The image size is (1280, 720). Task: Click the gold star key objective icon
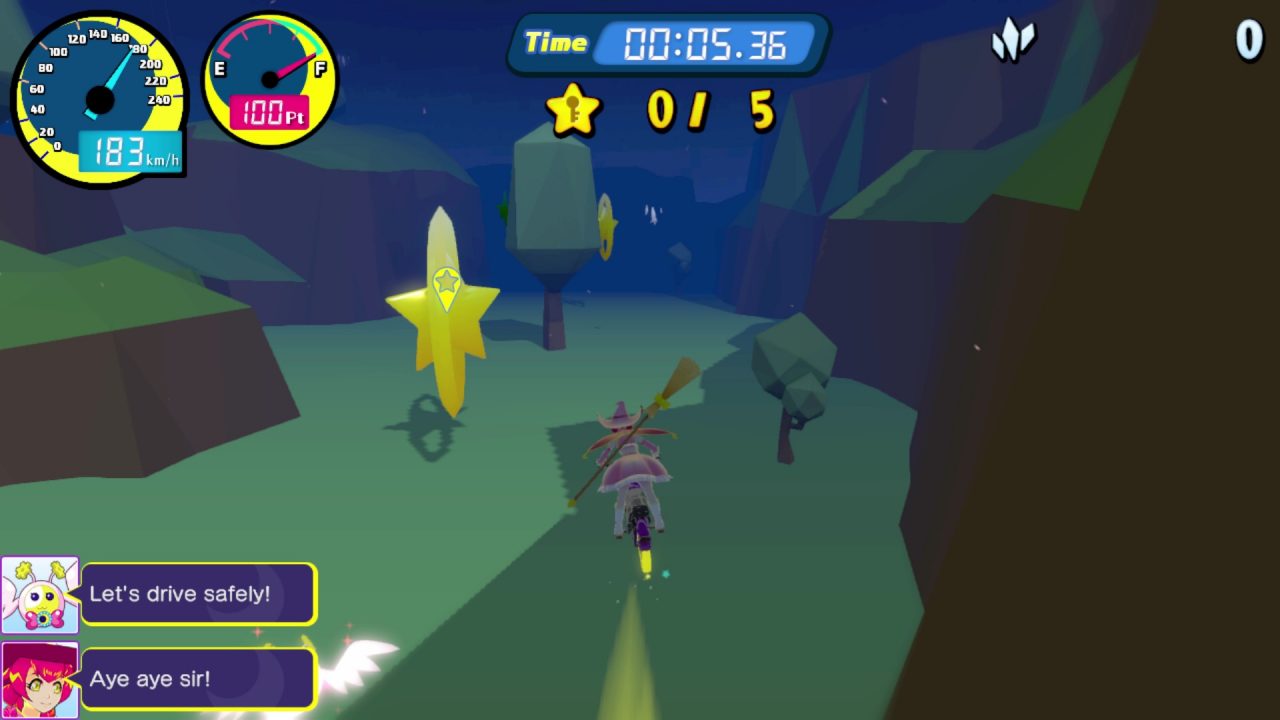[573, 110]
